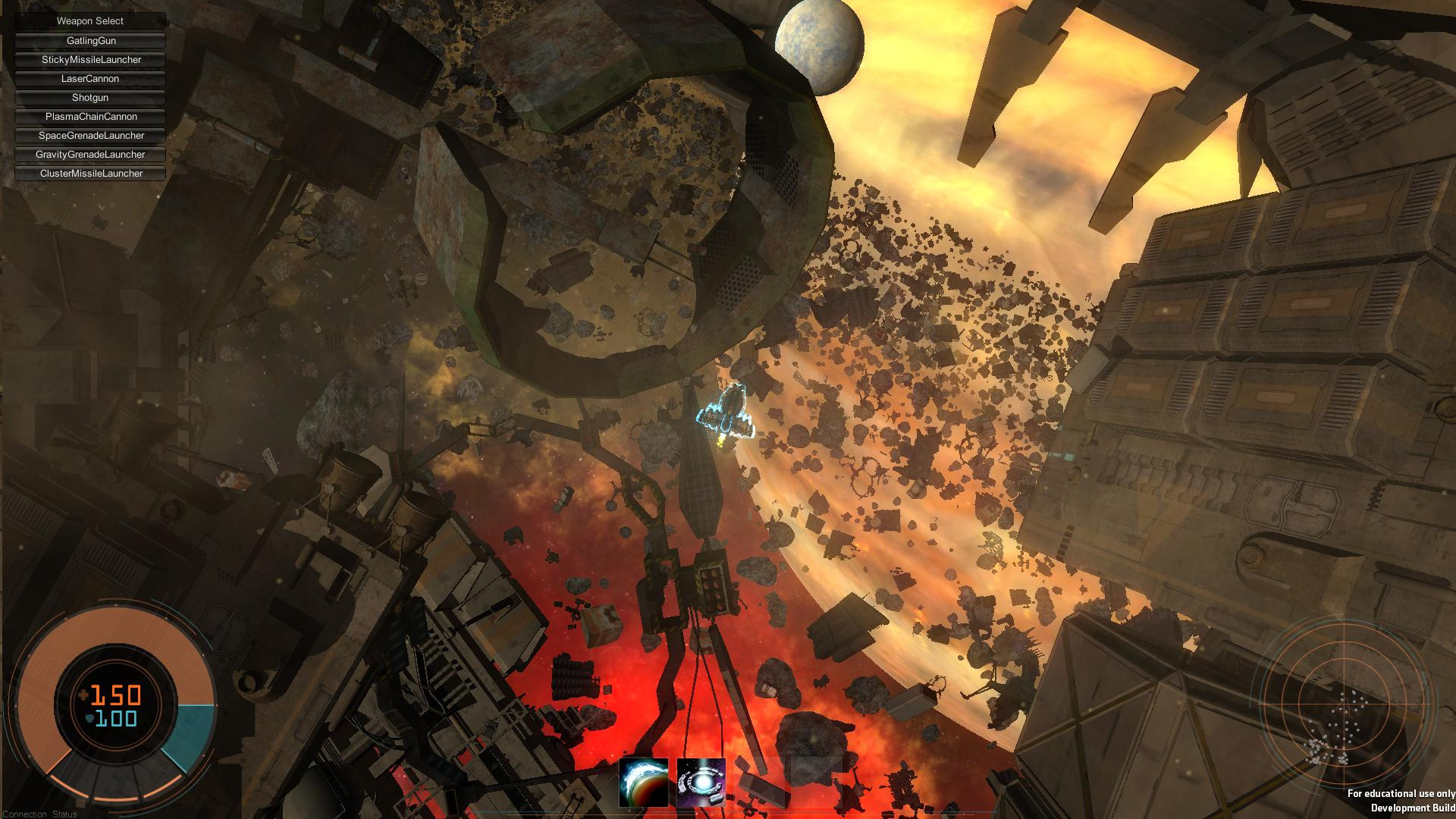Activate the planet ring ability icon
1456x819 pixels.
coord(644,782)
